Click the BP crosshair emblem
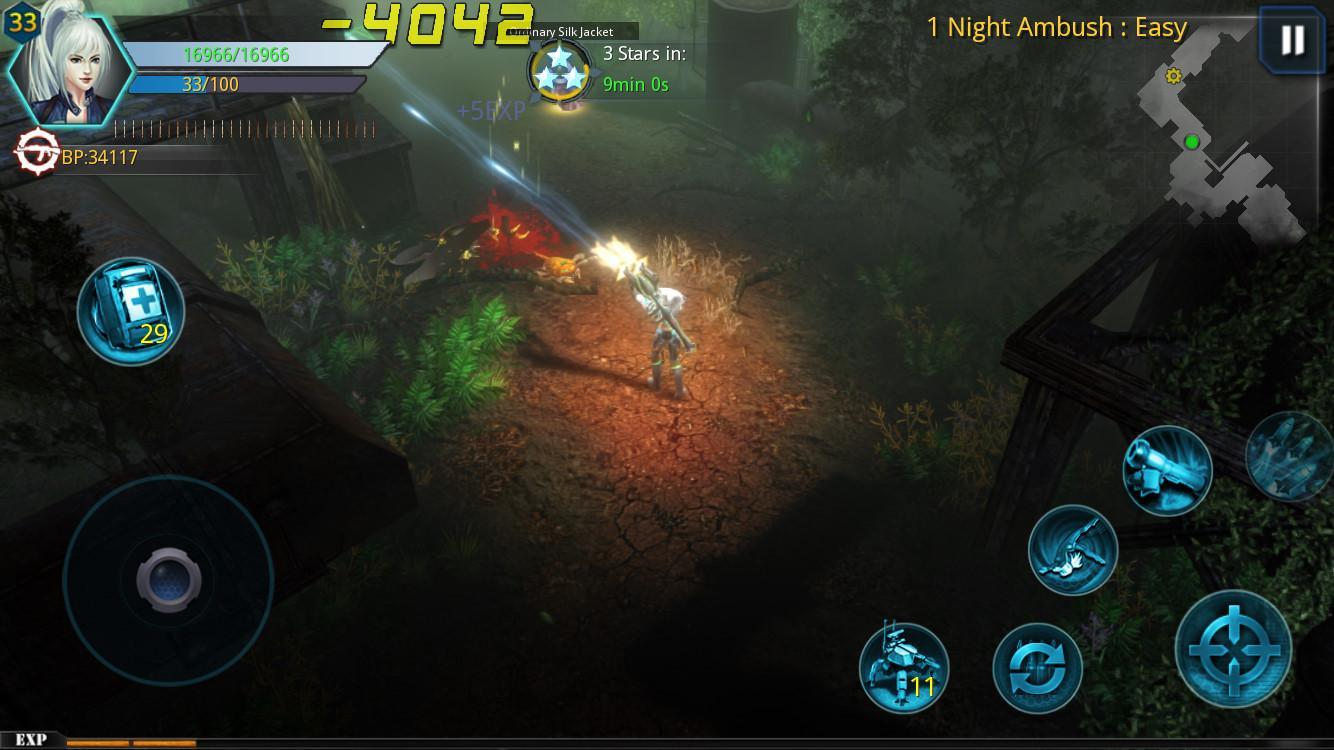Screen dimensions: 1334x750 [36, 152]
